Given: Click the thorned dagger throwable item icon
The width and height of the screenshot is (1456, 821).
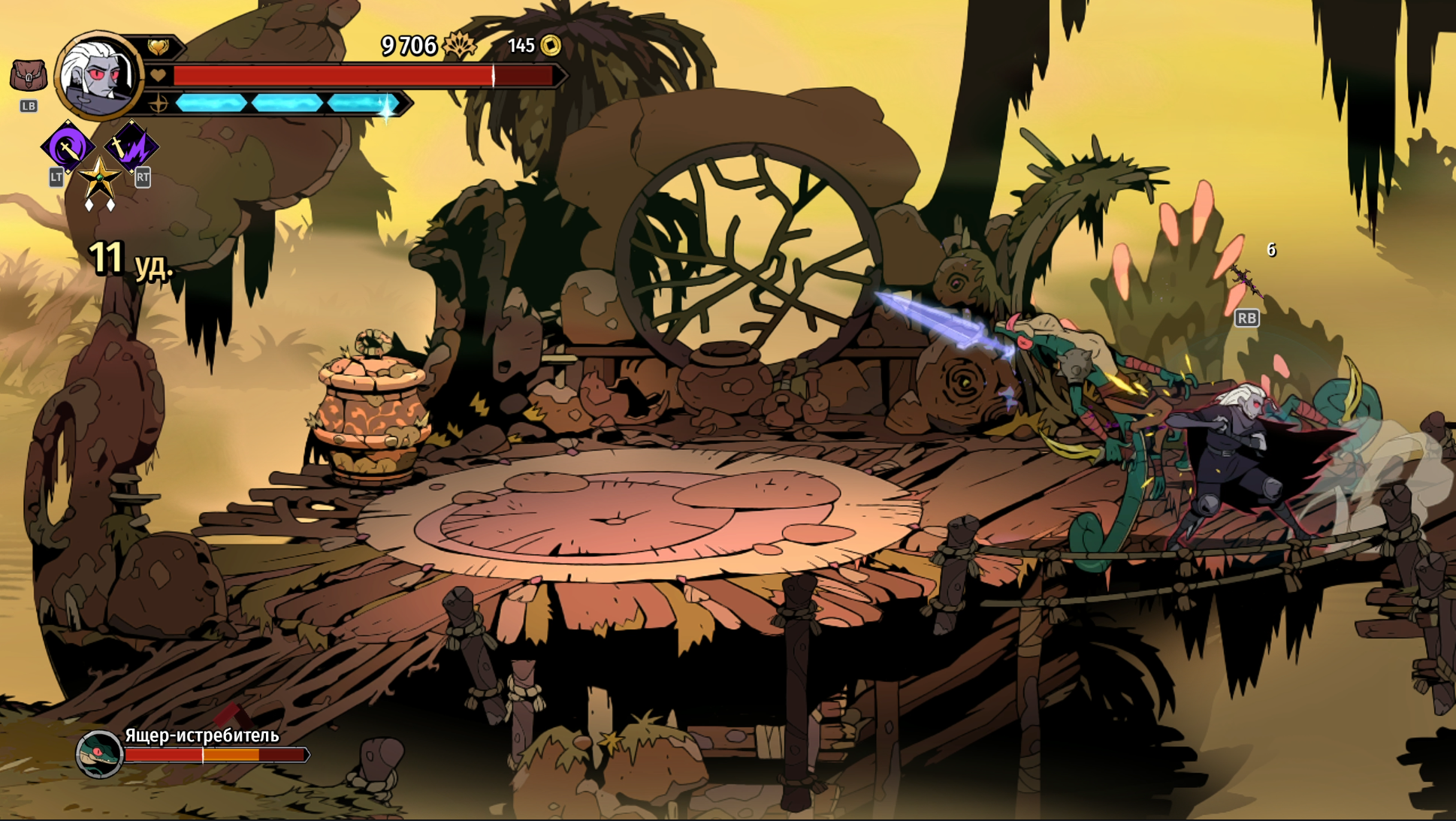Looking at the screenshot, I should pos(1246,281).
